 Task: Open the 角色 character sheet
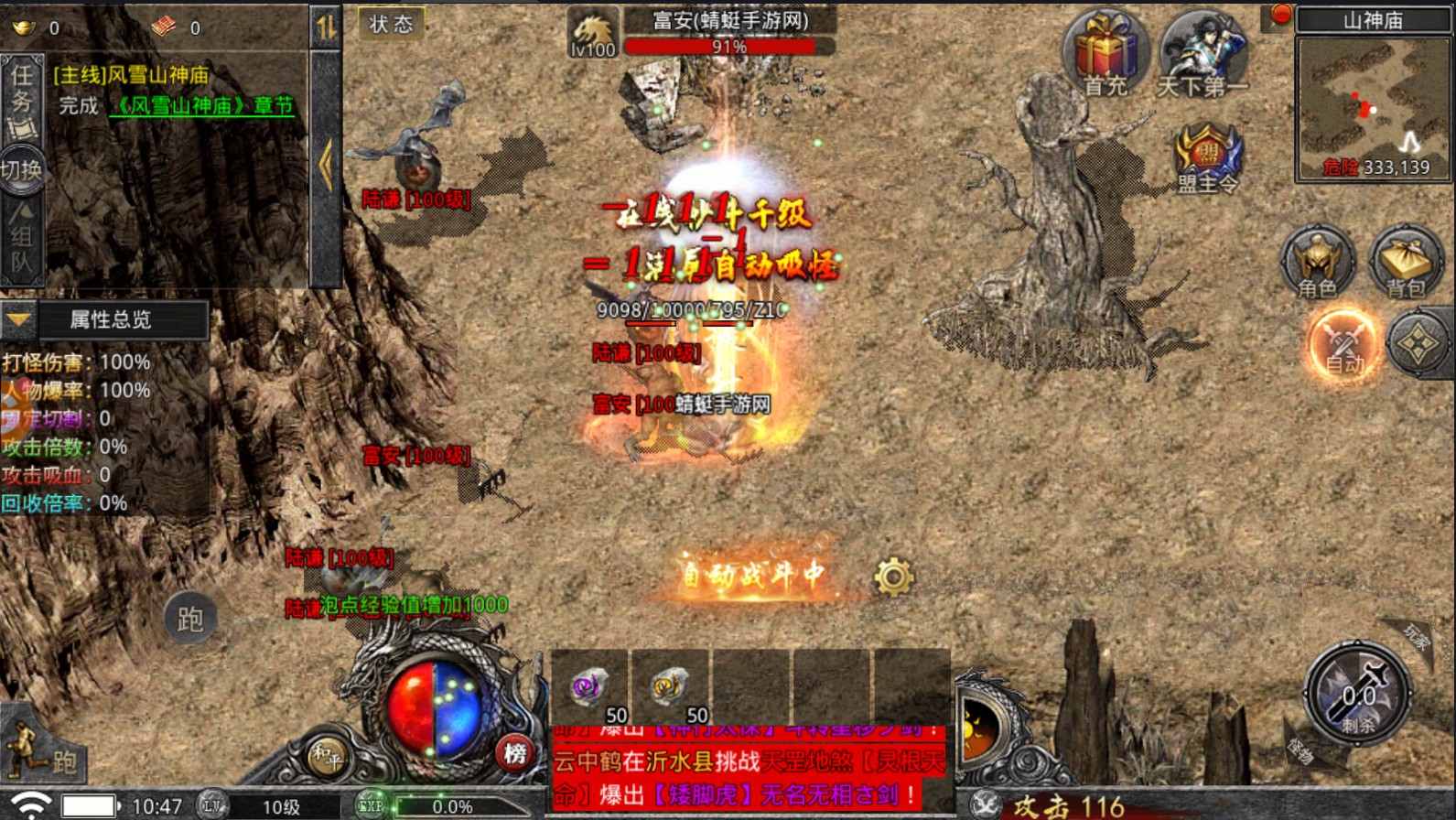tap(1317, 263)
